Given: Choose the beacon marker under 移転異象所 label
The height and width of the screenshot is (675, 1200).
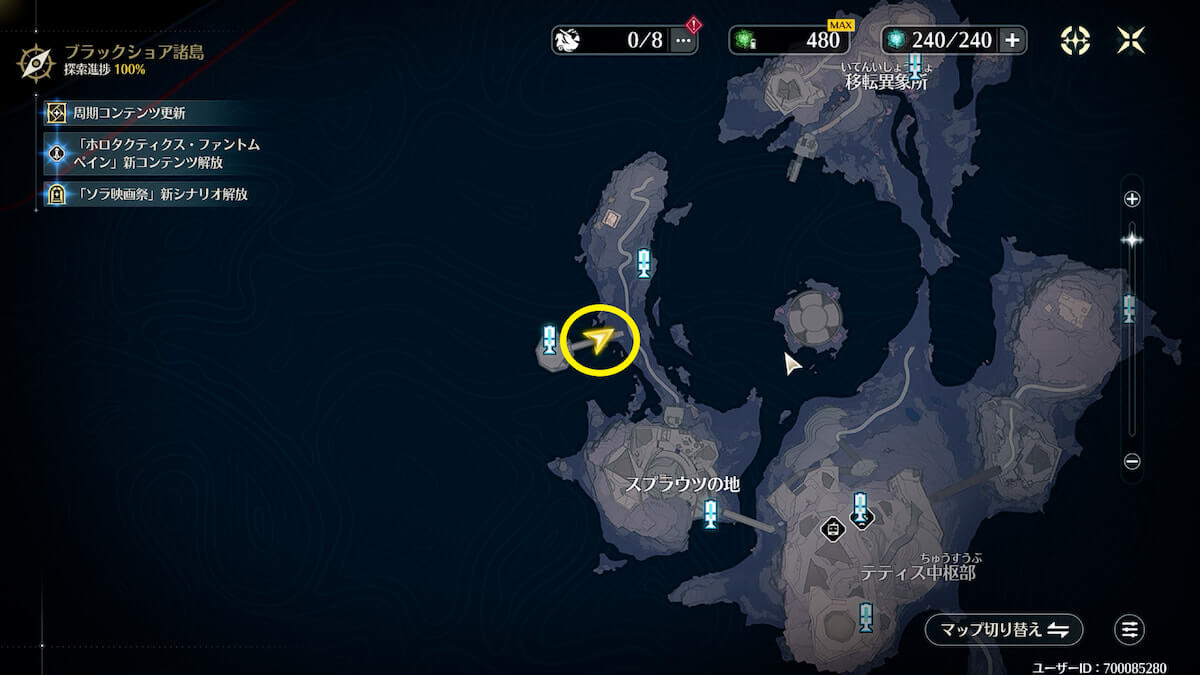Looking at the screenshot, I should tap(914, 66).
